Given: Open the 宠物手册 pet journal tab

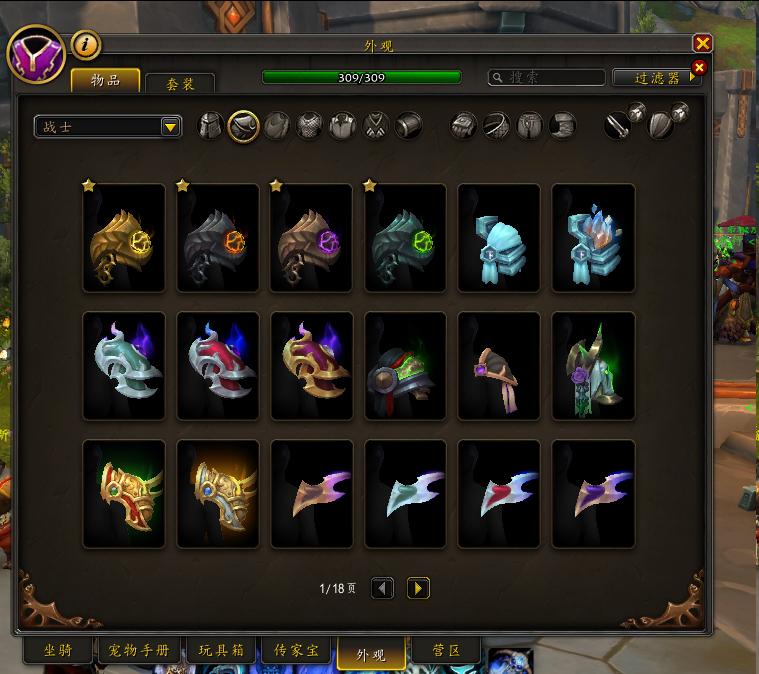Looking at the screenshot, I should click(139, 652).
